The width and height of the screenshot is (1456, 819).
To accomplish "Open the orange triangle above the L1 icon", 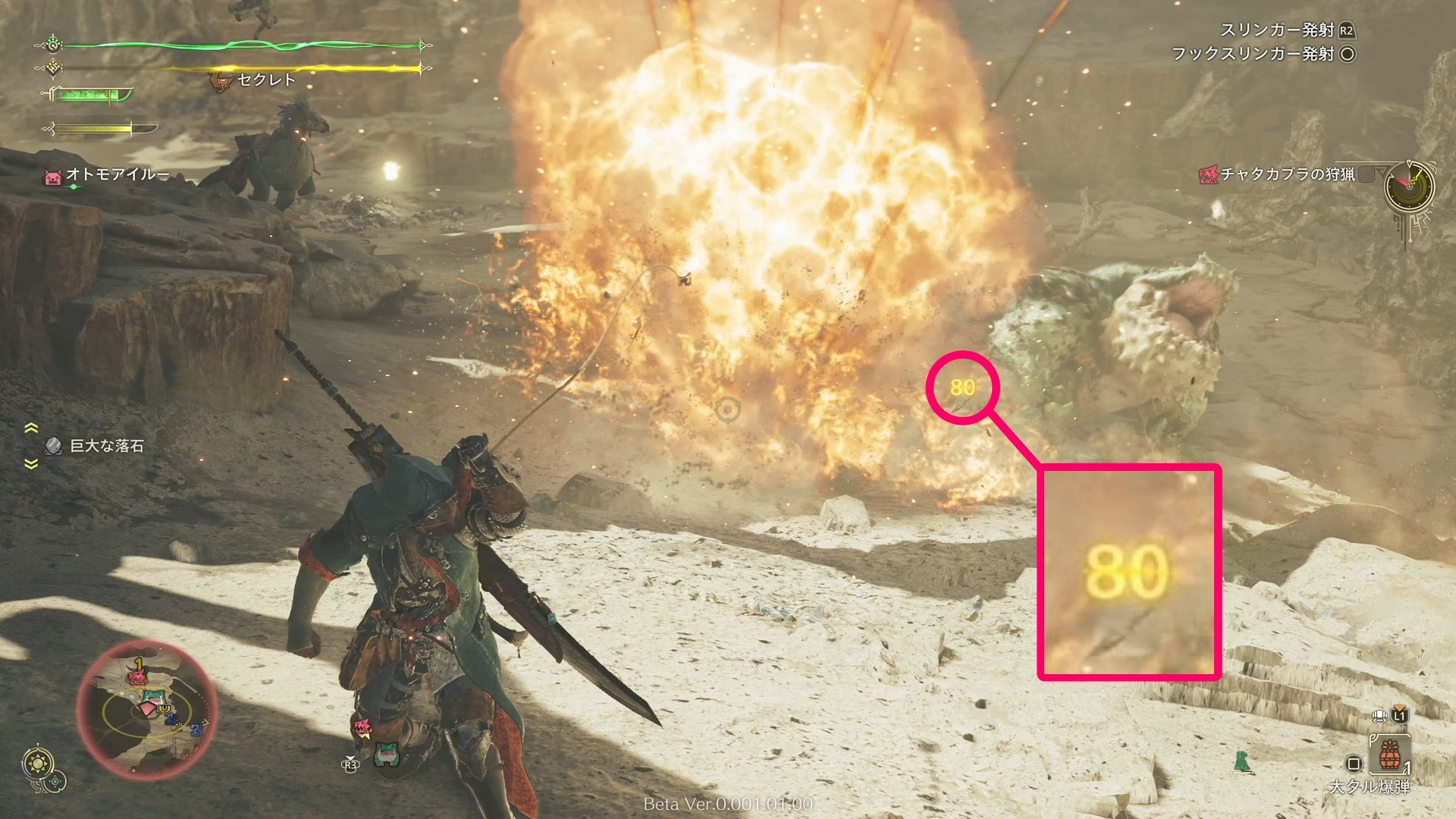I will pos(1400,707).
